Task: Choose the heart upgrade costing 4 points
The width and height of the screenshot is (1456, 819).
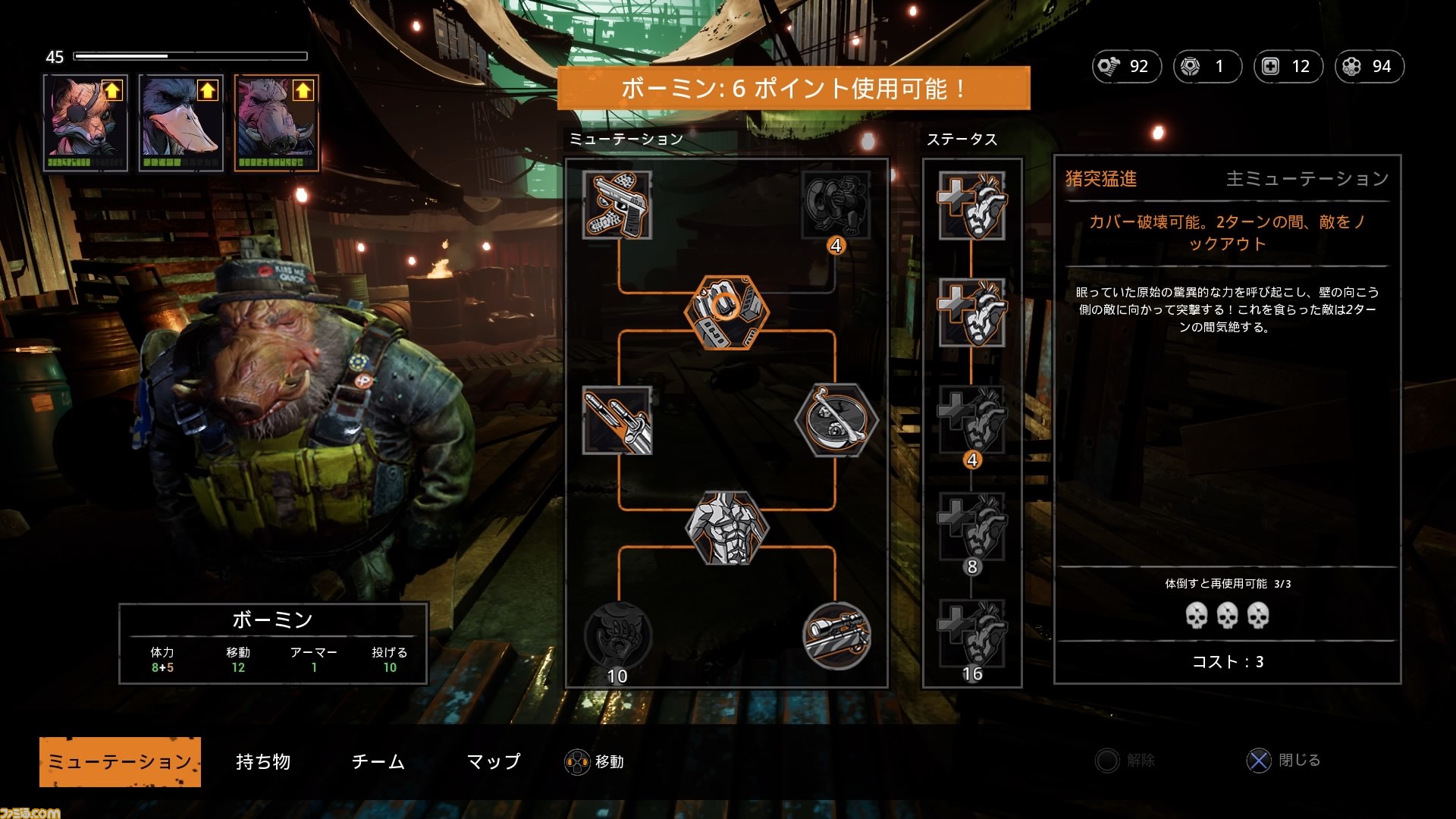Action: (972, 421)
